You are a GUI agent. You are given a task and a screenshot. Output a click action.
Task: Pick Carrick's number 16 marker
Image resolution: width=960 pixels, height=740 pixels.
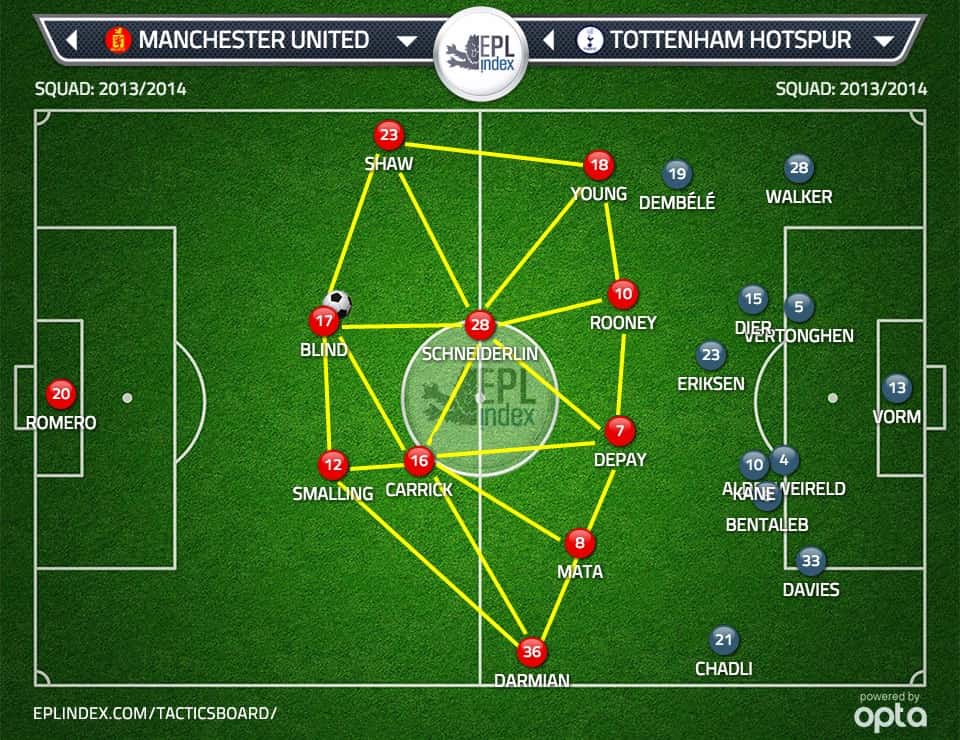pyautogui.click(x=419, y=461)
